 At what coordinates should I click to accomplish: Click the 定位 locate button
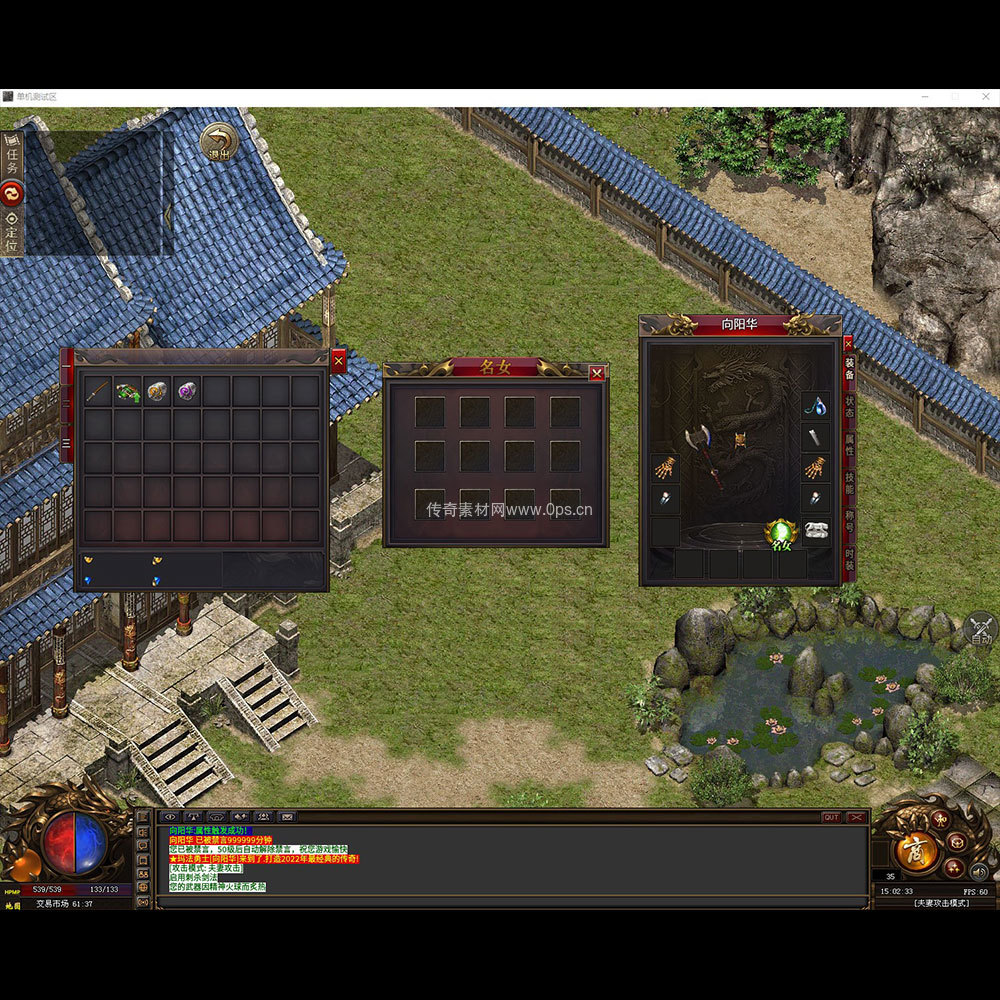click(x=12, y=232)
